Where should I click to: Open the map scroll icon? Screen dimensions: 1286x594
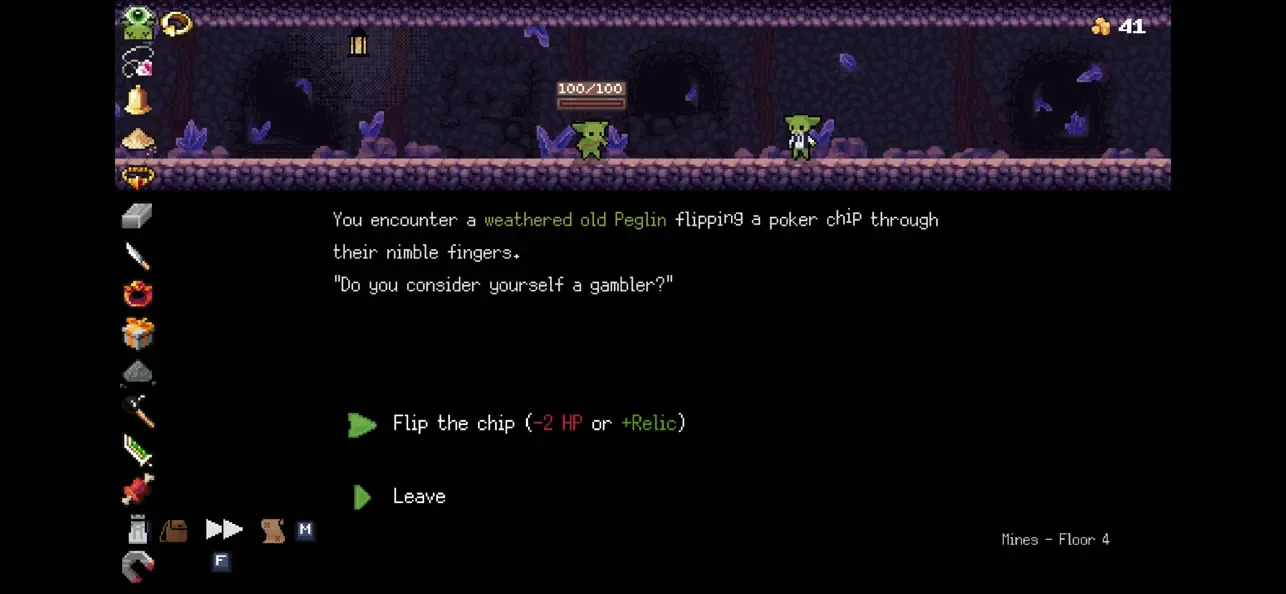tap(272, 530)
